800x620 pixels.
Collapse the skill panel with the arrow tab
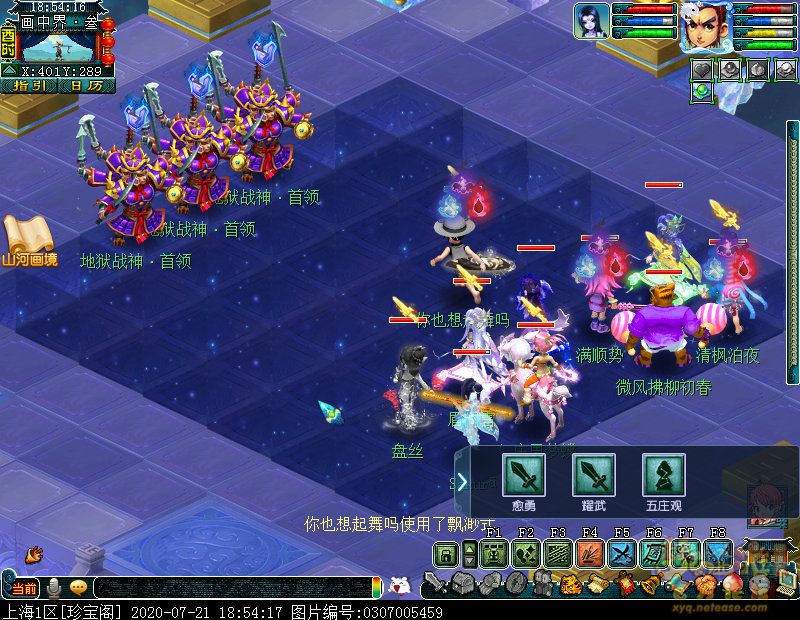462,481
